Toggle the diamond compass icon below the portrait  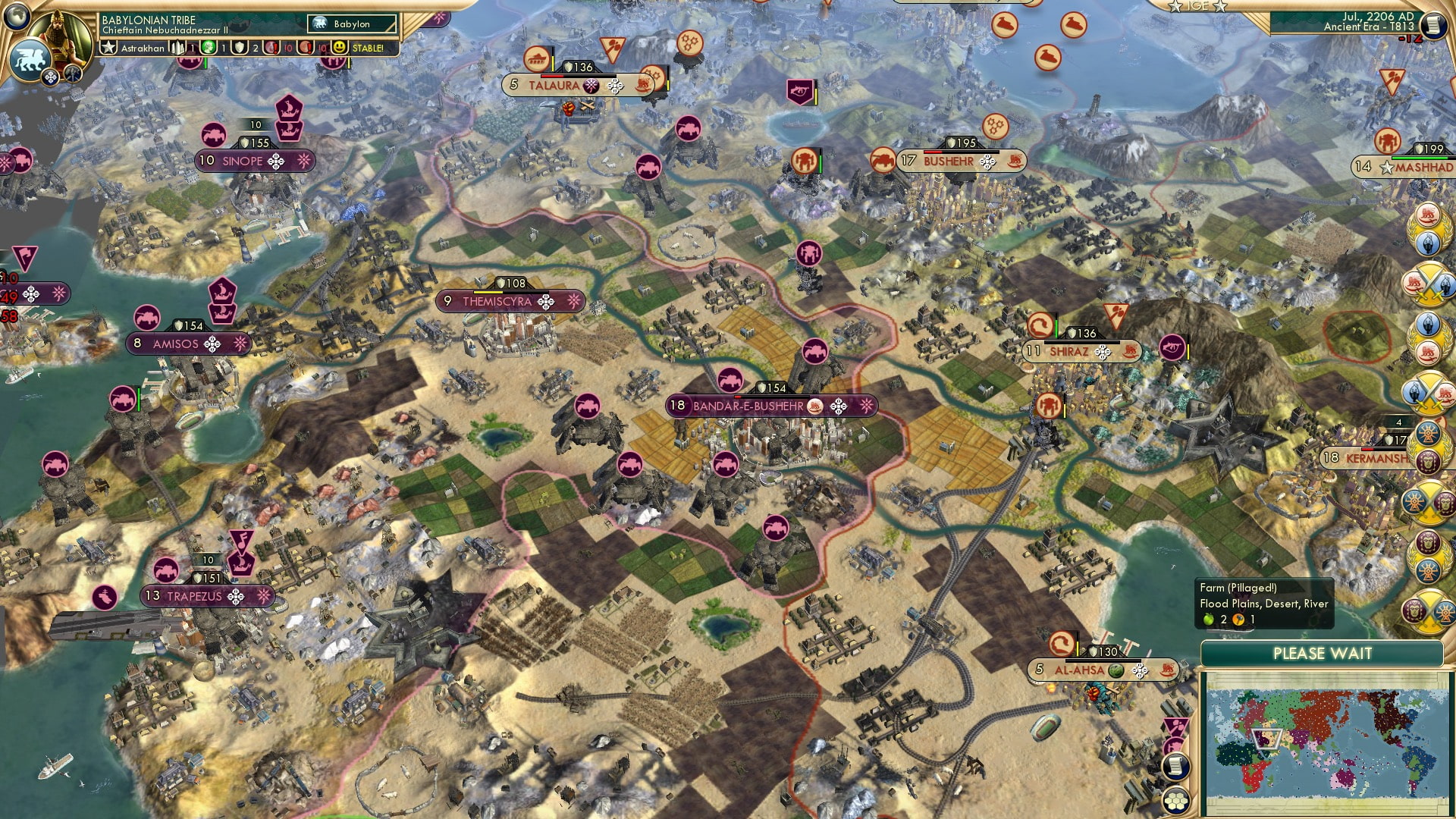50,77
